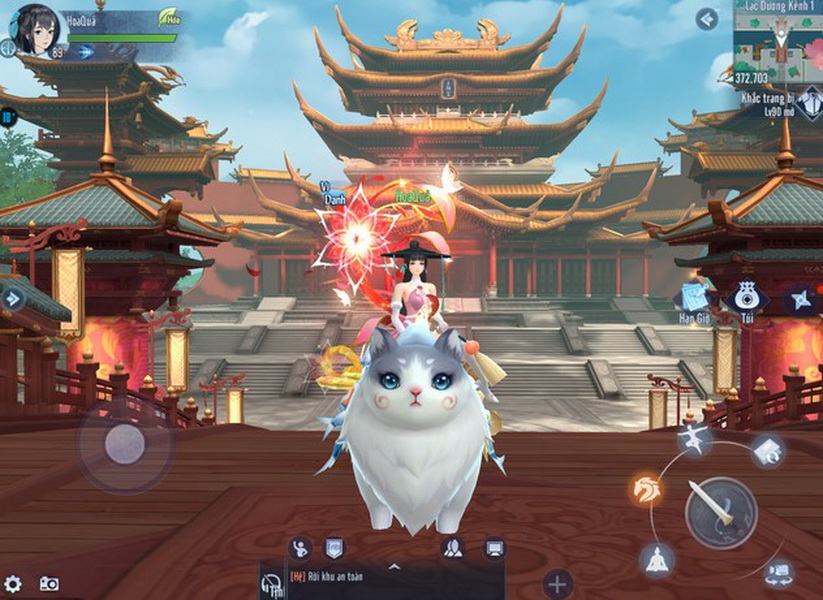Tap the card-swap skill set button

(x=768, y=449)
